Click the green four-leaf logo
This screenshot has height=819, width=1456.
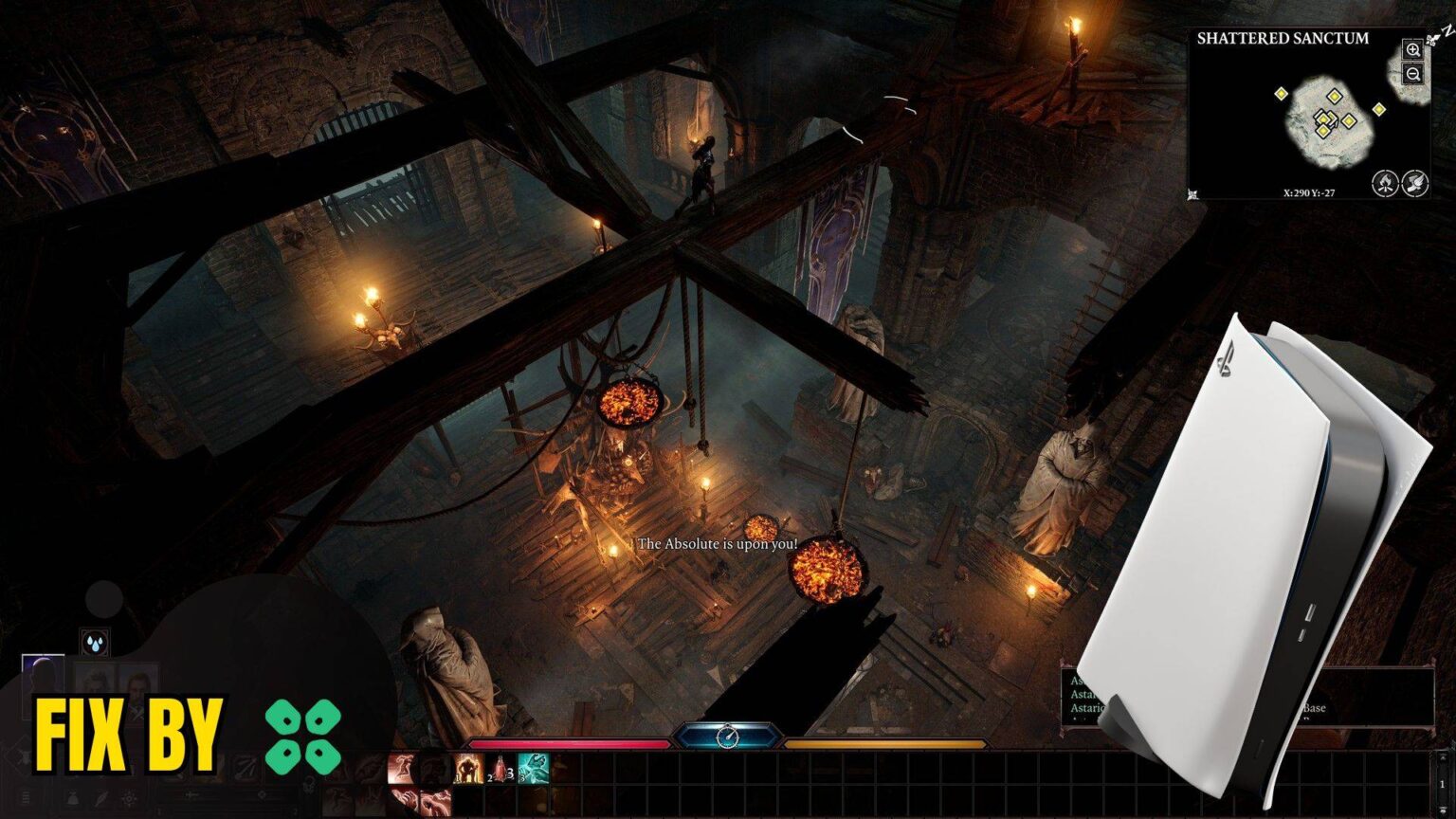[302, 737]
